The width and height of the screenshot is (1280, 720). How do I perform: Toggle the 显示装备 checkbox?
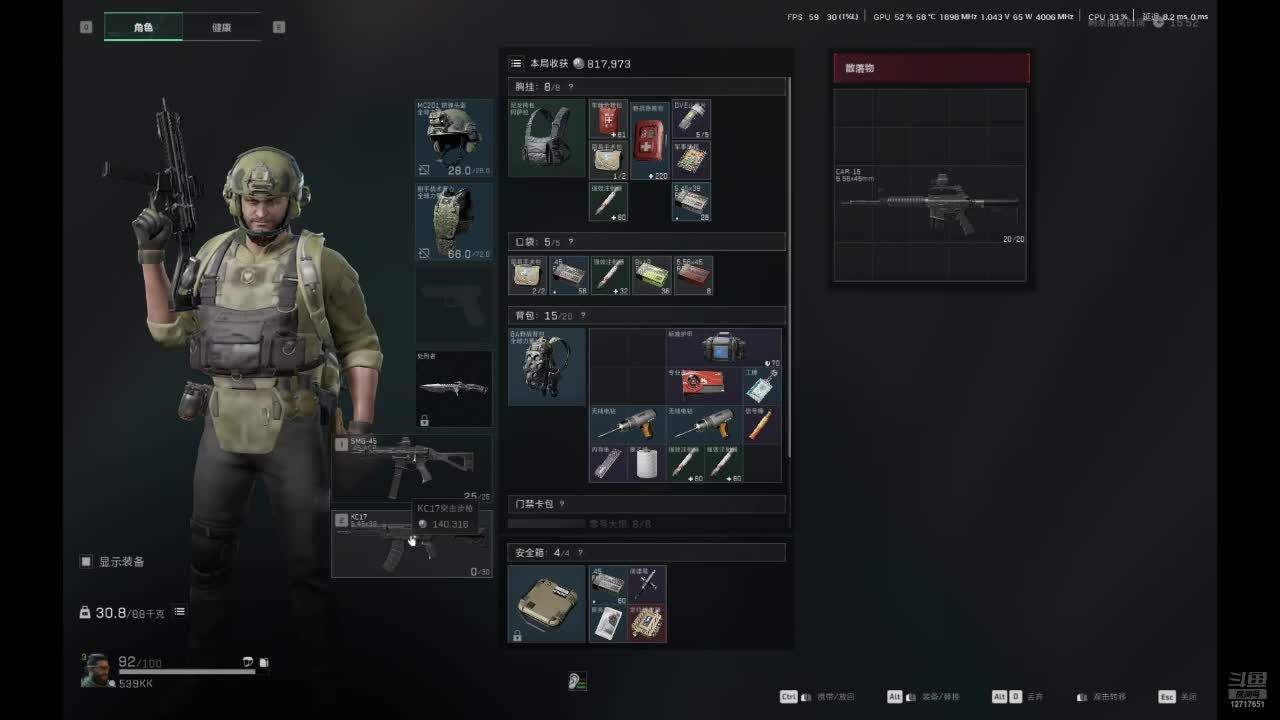point(86,562)
